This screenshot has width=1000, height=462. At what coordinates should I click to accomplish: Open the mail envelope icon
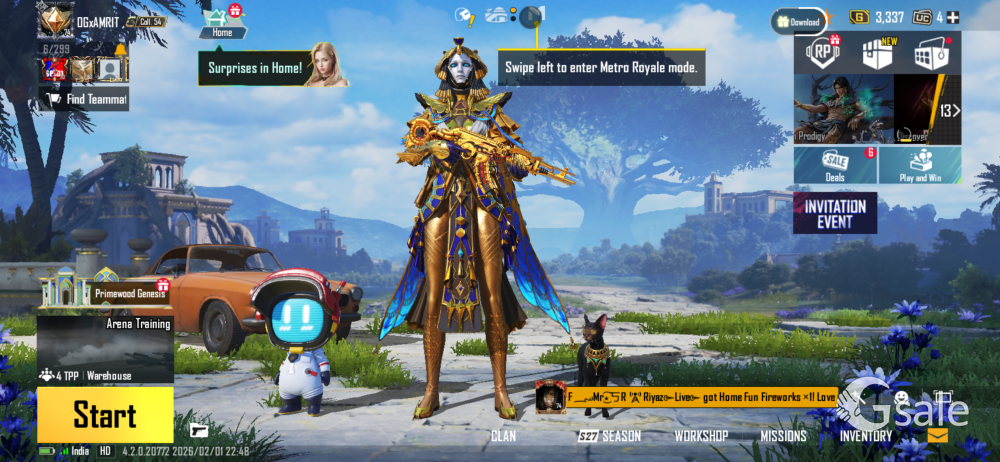click(x=937, y=436)
